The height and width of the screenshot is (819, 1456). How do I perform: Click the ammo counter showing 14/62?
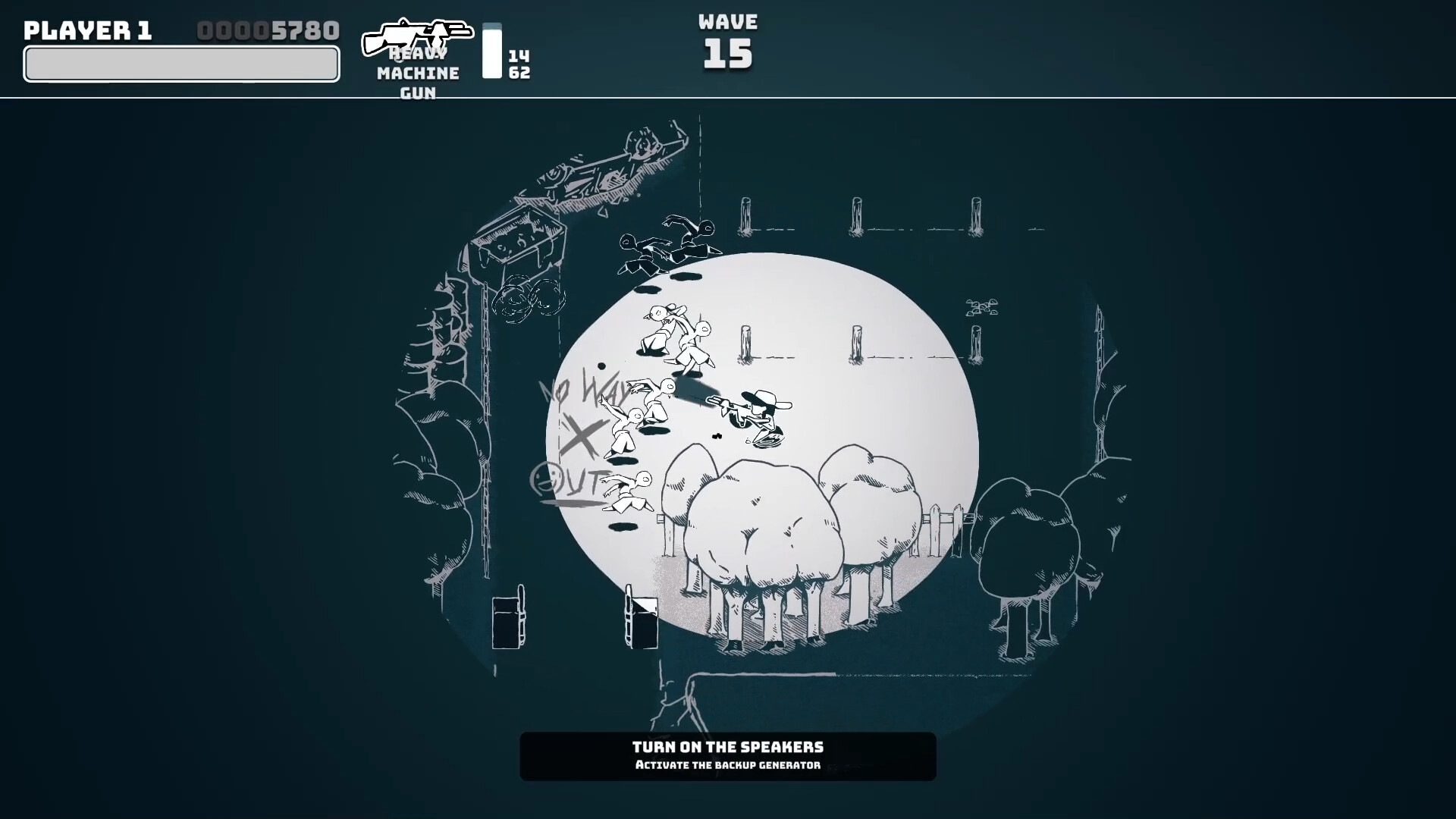click(x=518, y=63)
